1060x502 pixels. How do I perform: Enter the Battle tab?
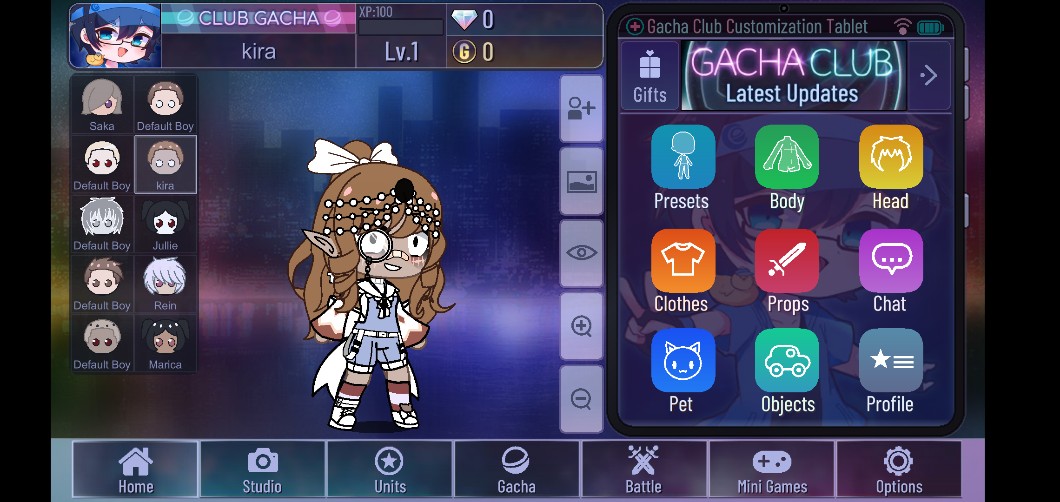(x=643, y=470)
